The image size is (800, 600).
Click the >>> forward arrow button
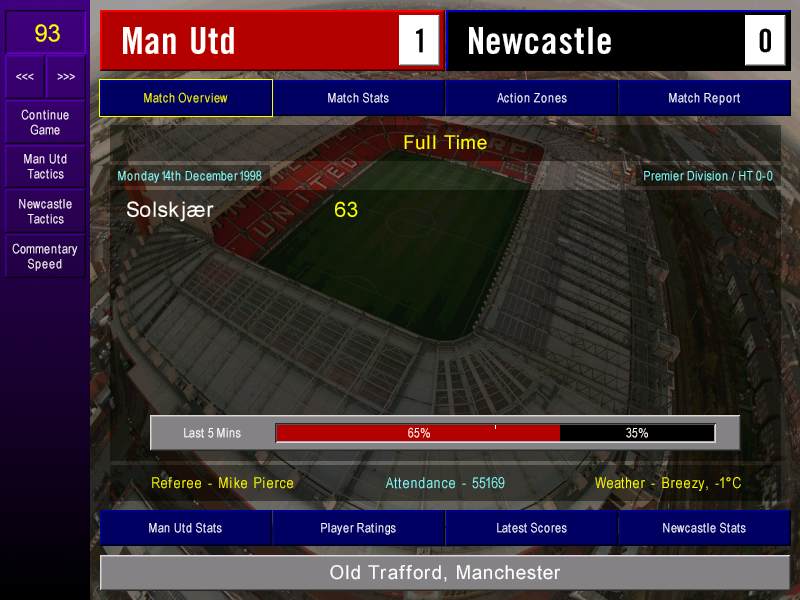[x=66, y=77]
